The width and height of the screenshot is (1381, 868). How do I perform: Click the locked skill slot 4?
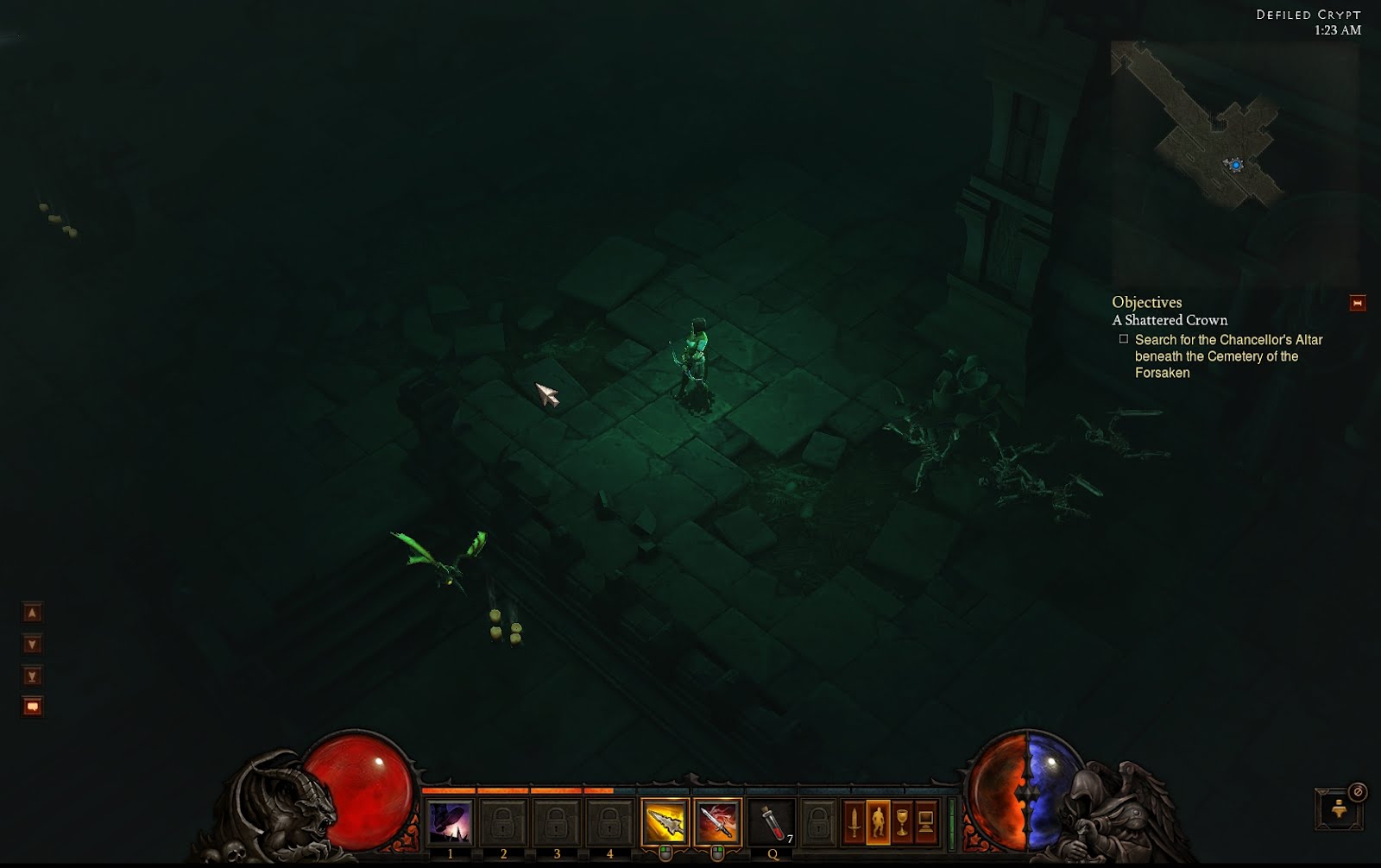611,821
